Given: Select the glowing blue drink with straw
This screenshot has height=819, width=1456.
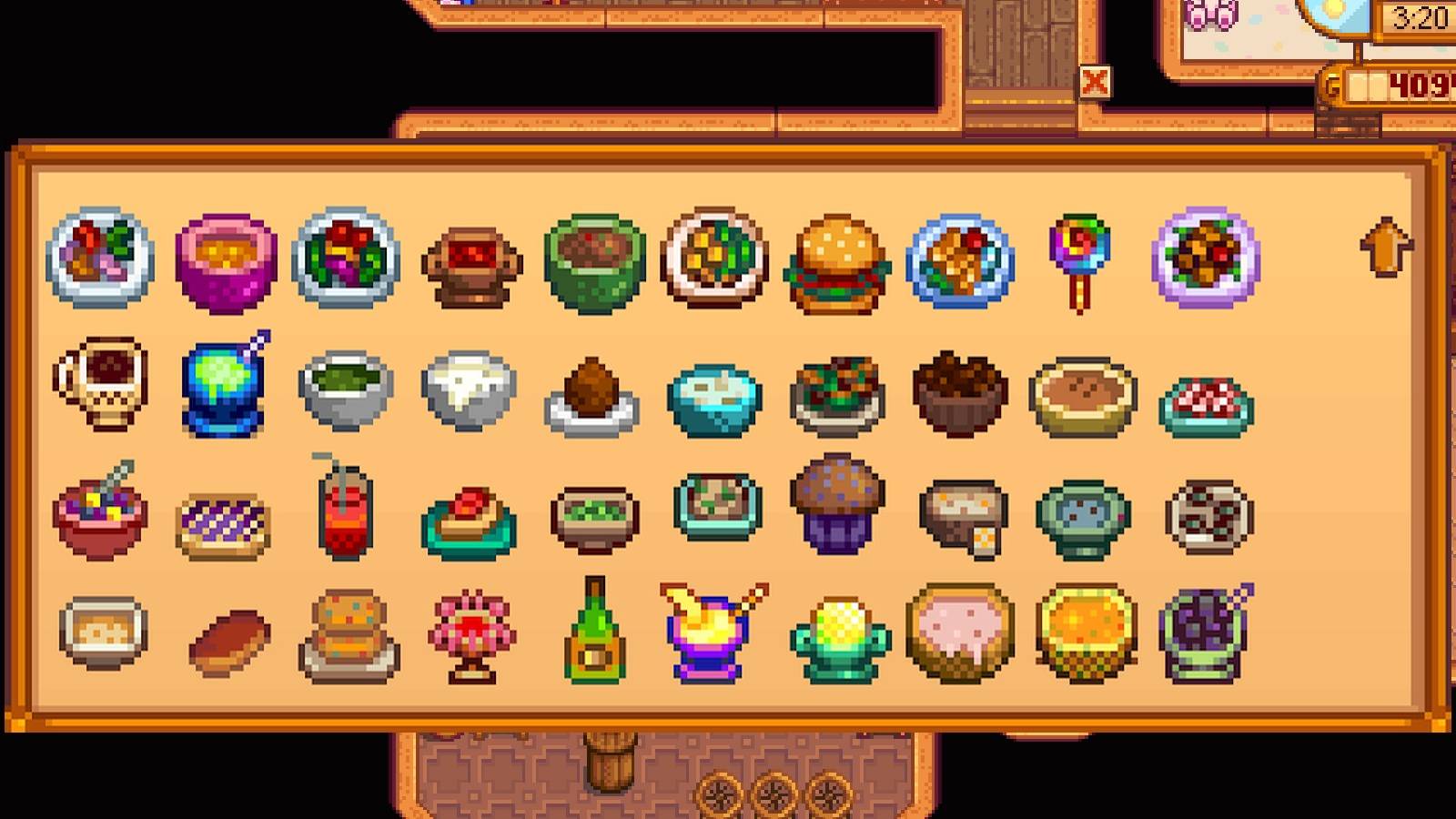Looking at the screenshot, I should [x=223, y=391].
